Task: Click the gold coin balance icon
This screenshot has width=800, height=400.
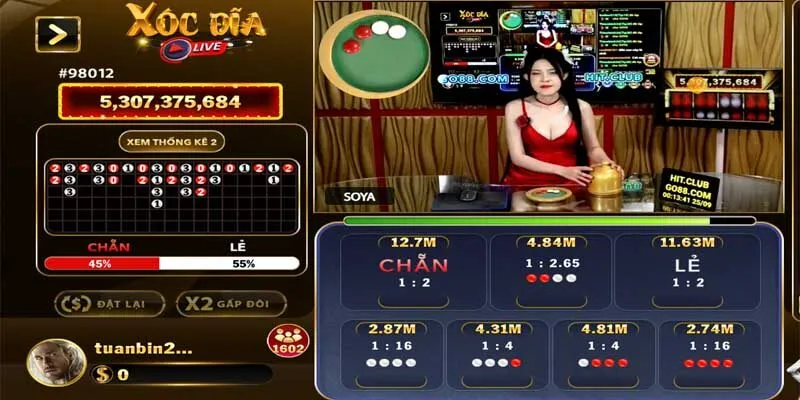Action: pyautogui.click(x=102, y=375)
